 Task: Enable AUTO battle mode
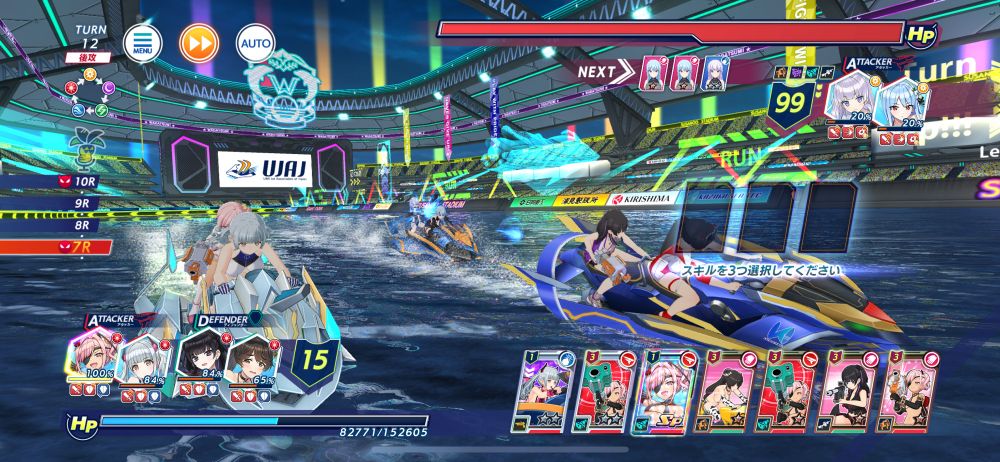[x=254, y=43]
